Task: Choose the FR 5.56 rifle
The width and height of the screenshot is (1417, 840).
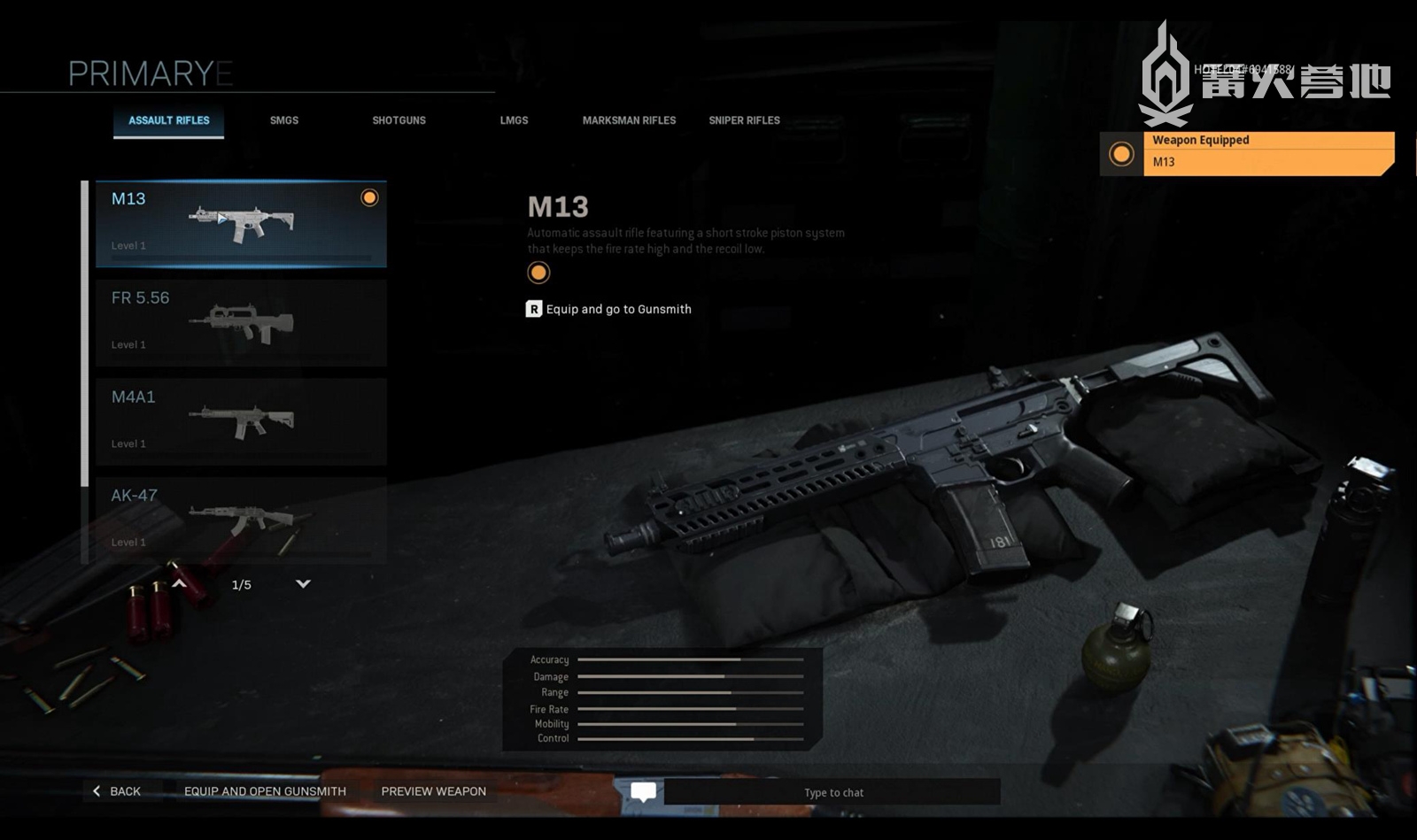Action: (241, 322)
